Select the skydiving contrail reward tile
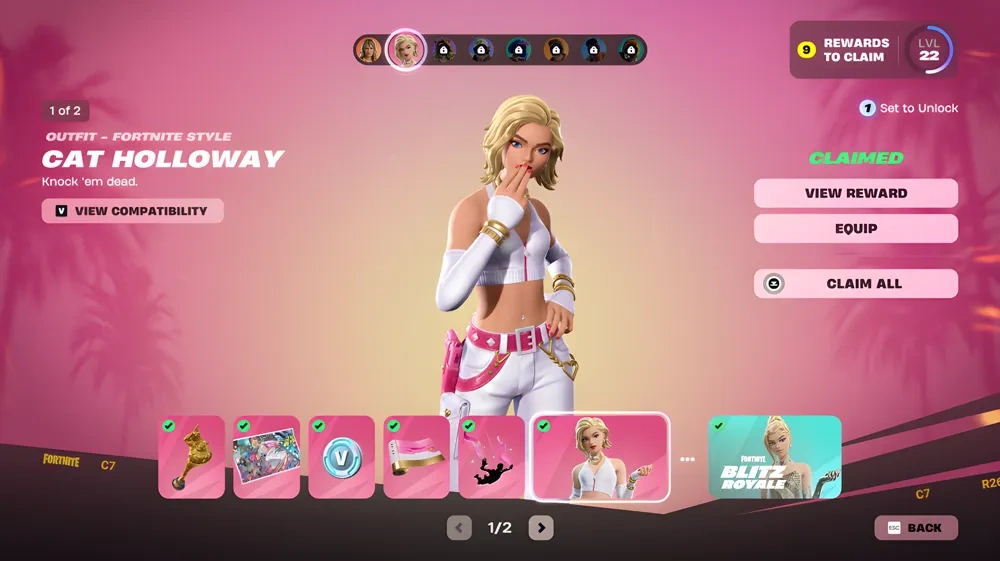This screenshot has width=1000, height=561. (491, 457)
